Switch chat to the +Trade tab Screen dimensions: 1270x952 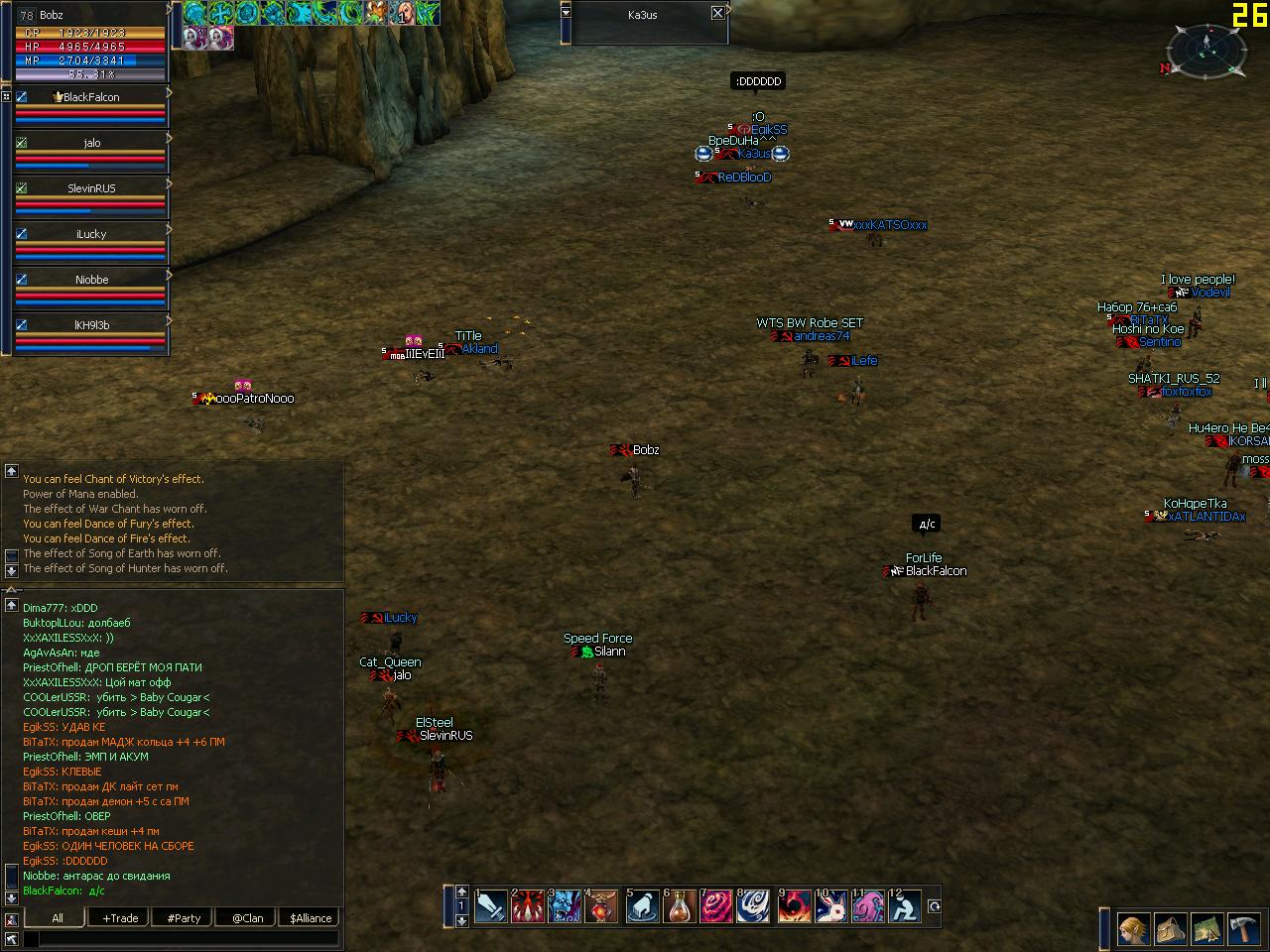point(121,918)
